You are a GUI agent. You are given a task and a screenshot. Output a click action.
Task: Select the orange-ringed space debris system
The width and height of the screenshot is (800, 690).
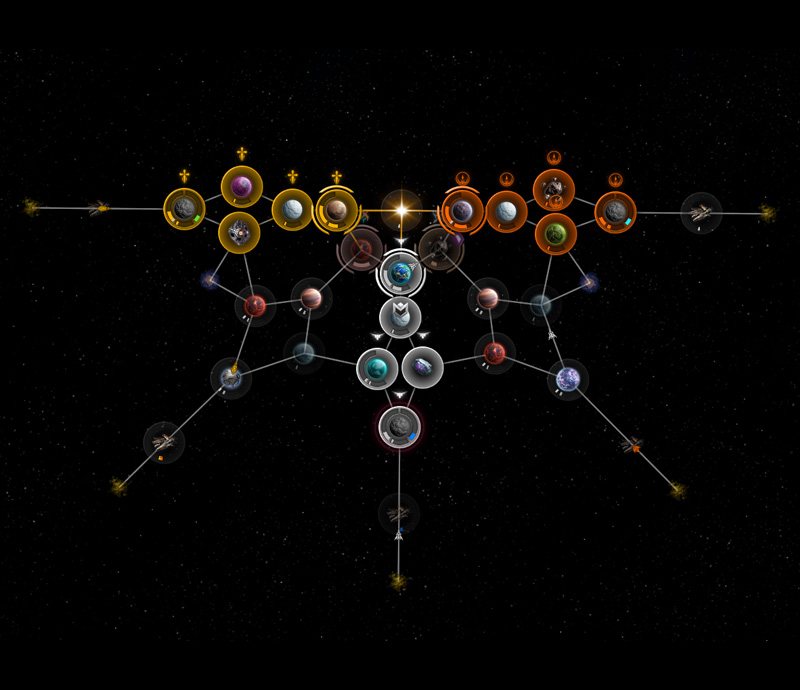coord(553,188)
